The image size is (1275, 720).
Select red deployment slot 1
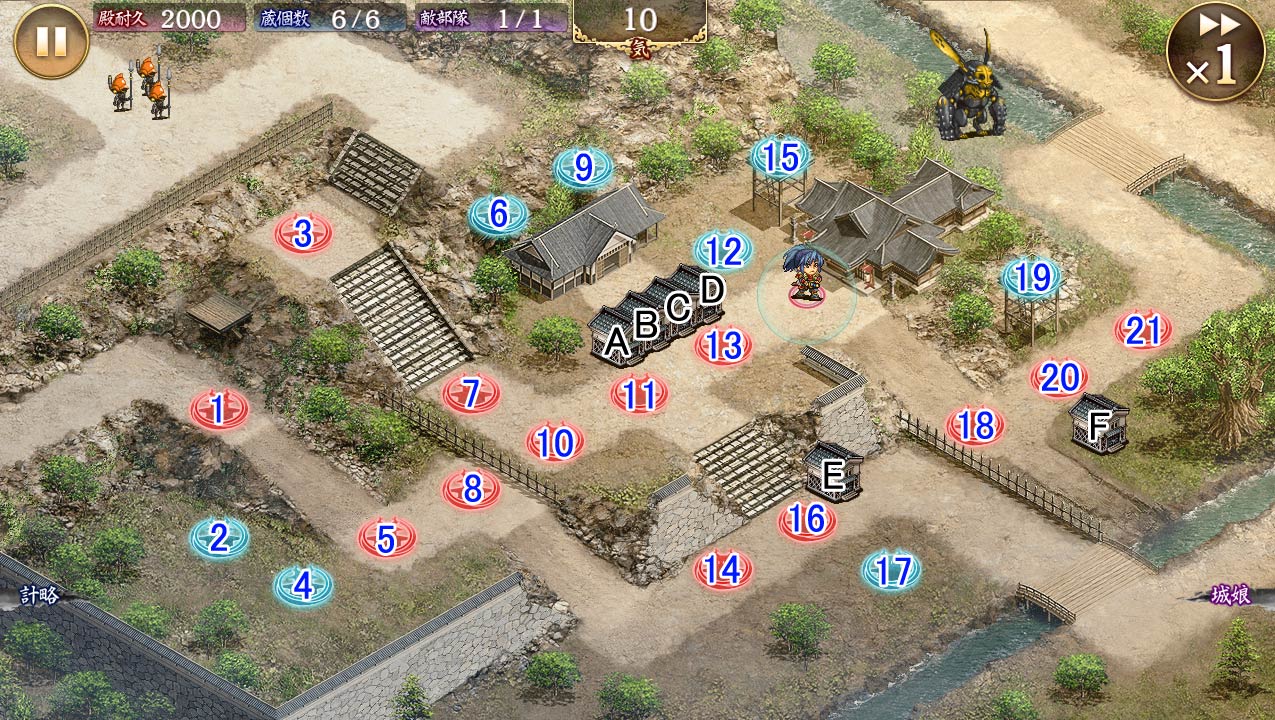219,409
